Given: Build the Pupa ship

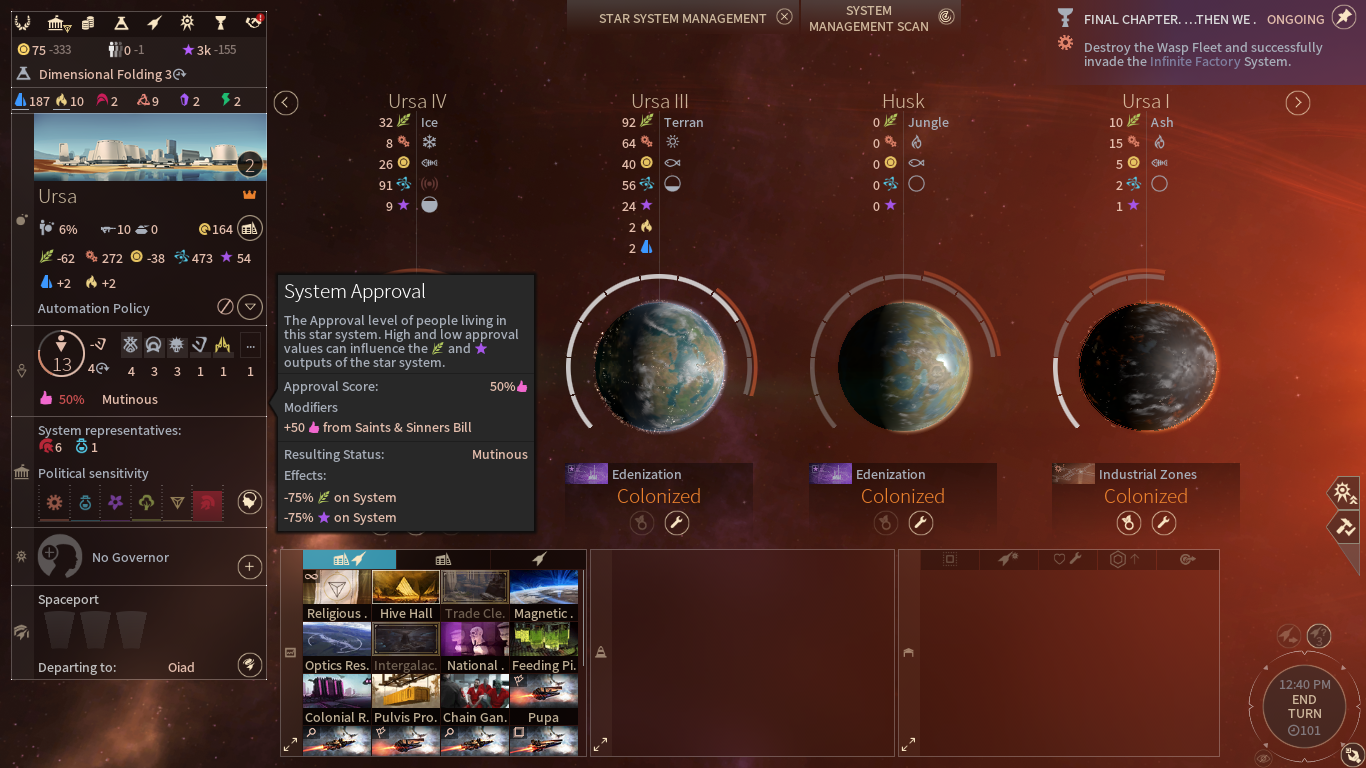Looking at the screenshot, I should coord(544,699).
